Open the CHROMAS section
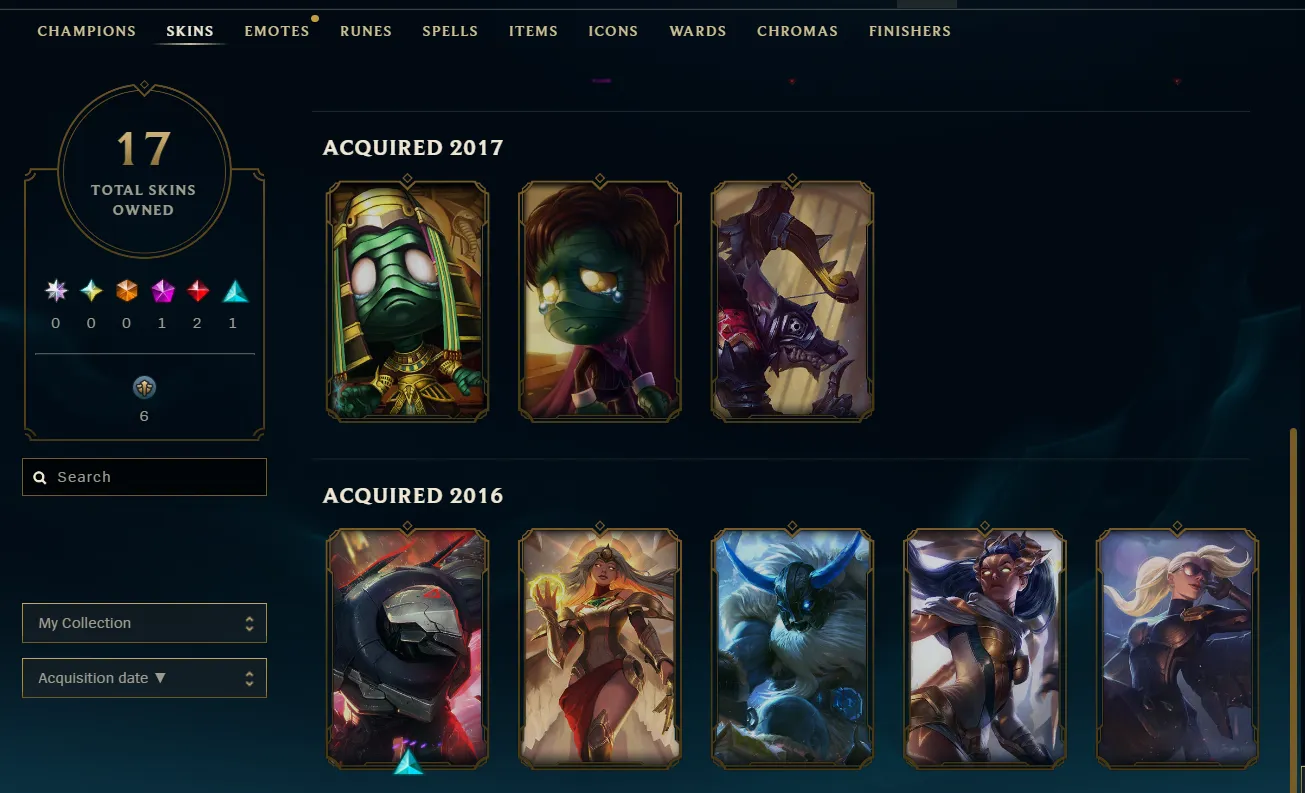Screen dimensions: 1305x793 click(x=797, y=31)
